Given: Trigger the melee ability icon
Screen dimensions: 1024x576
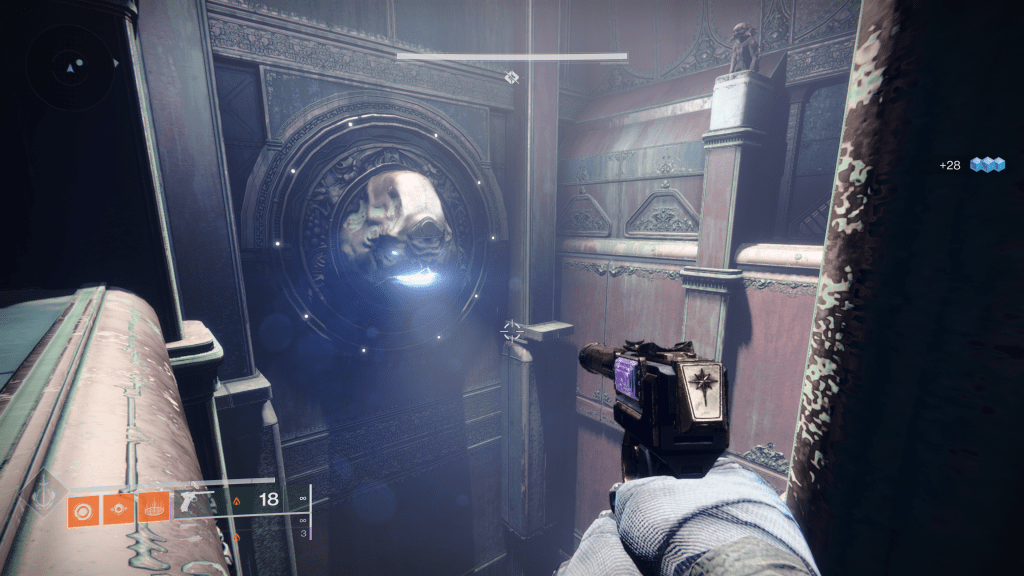Looking at the screenshot, I should point(119,510).
